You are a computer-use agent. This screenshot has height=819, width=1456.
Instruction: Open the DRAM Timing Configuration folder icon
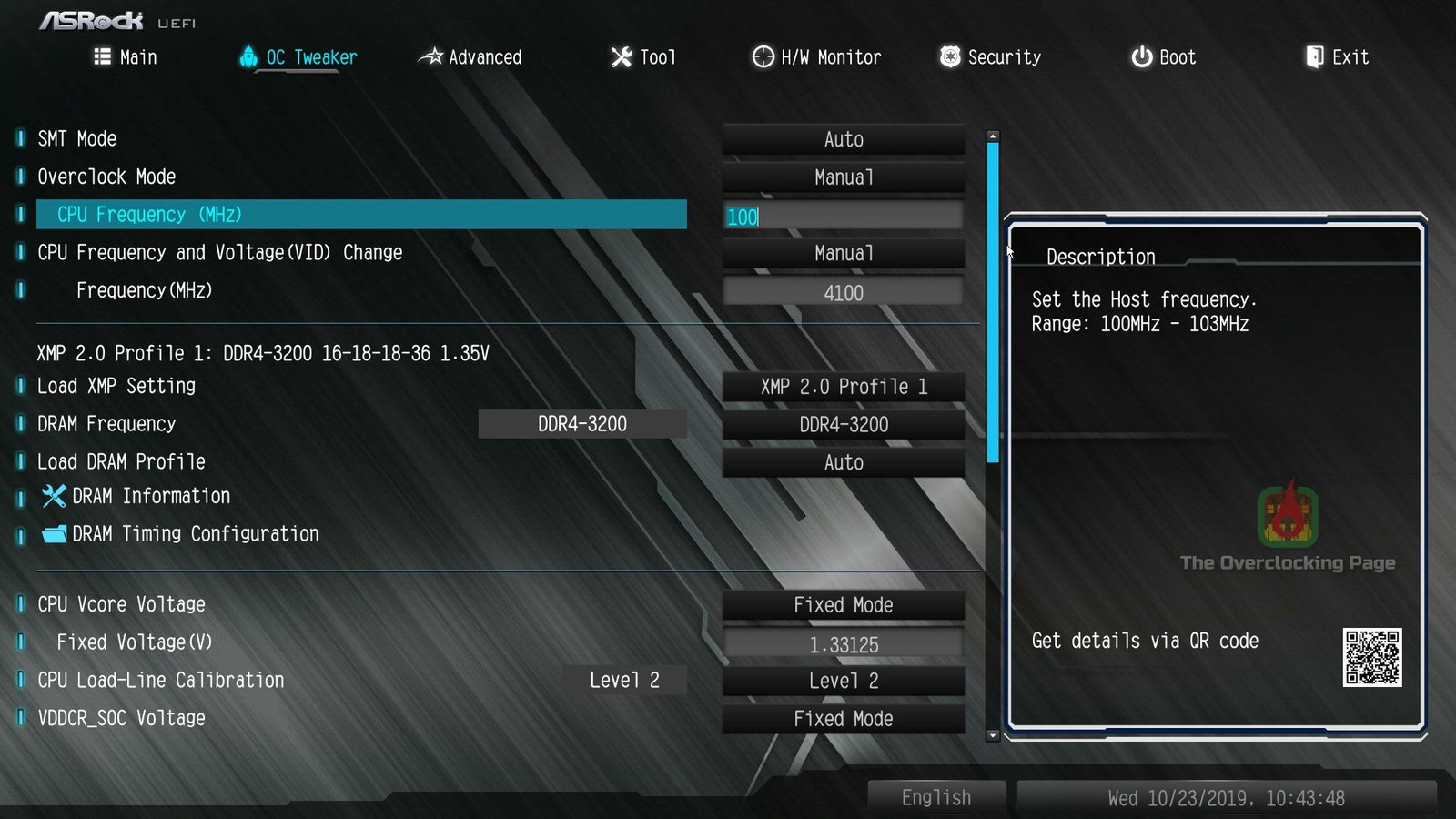coord(54,534)
